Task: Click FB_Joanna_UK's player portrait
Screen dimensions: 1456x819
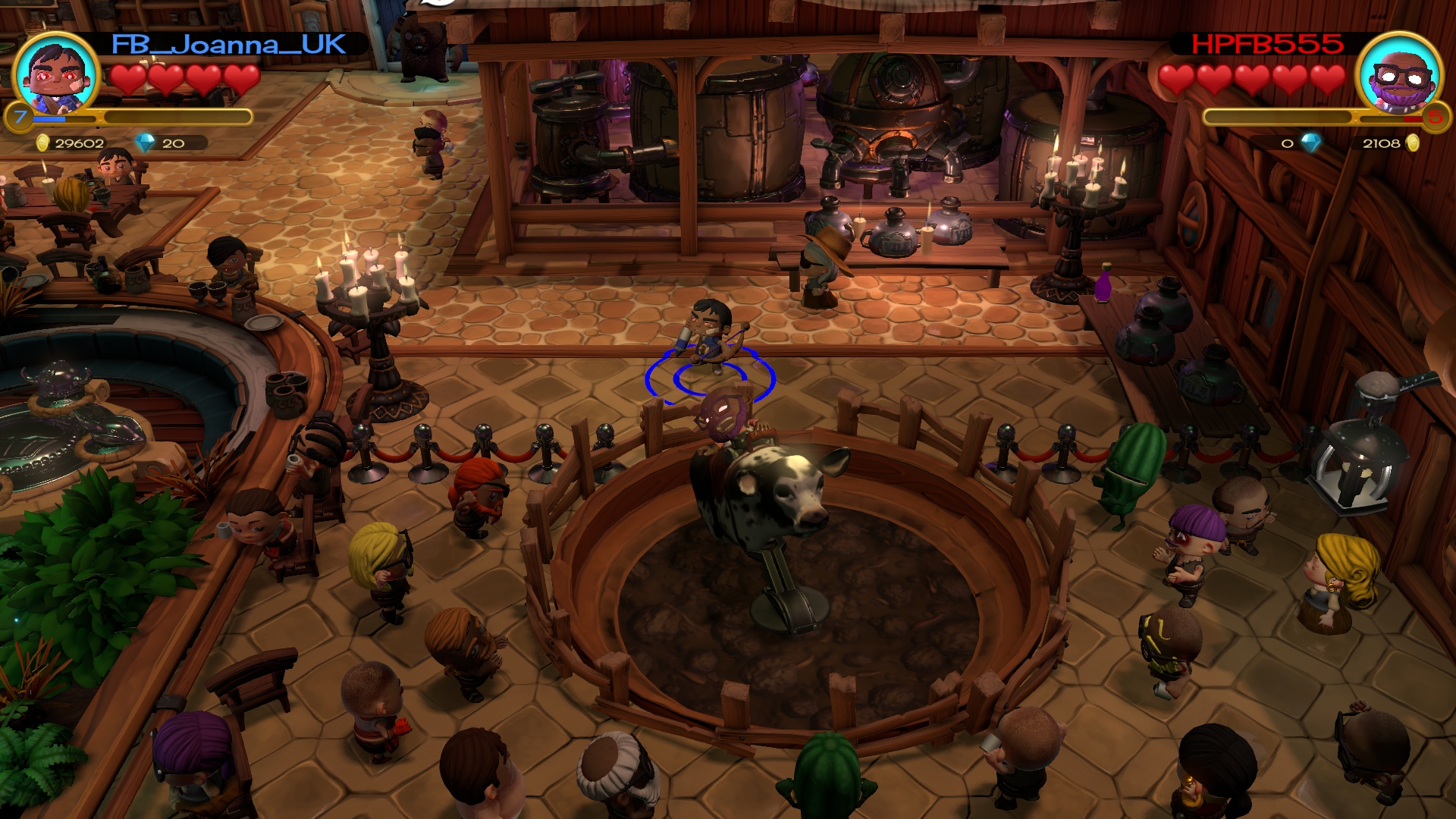Action: (57, 74)
